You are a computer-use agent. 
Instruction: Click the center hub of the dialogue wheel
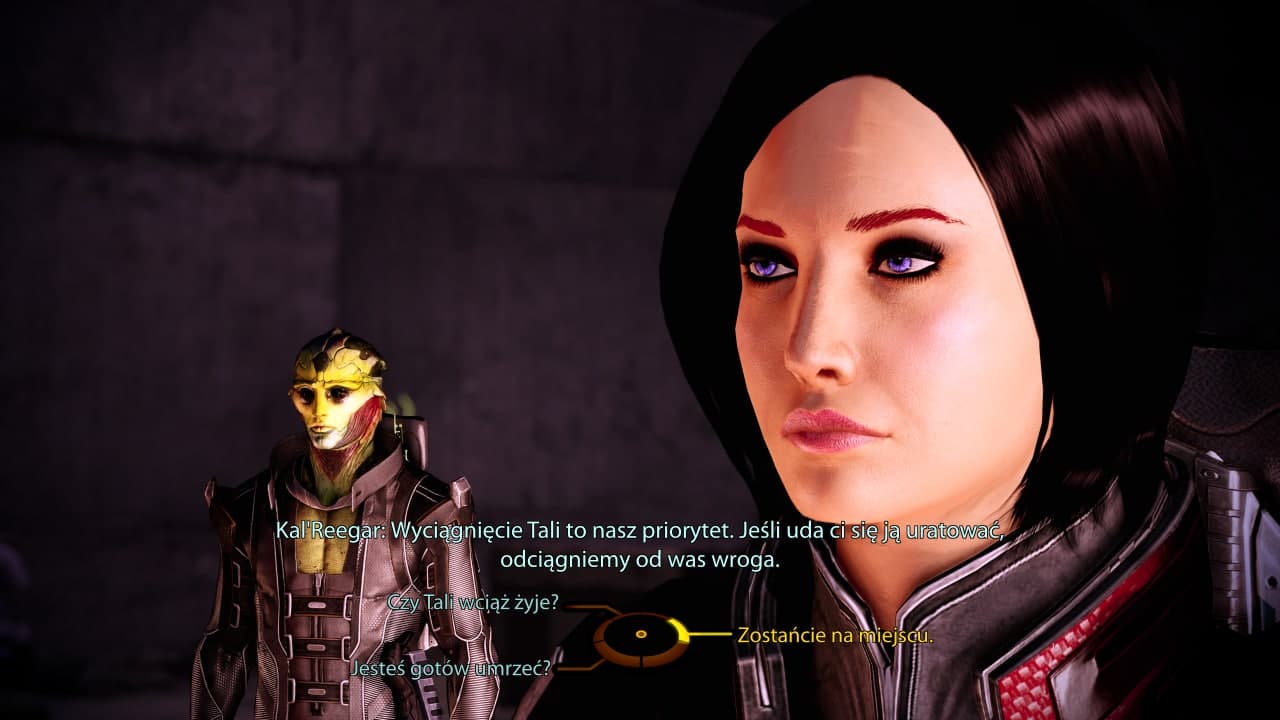640,635
